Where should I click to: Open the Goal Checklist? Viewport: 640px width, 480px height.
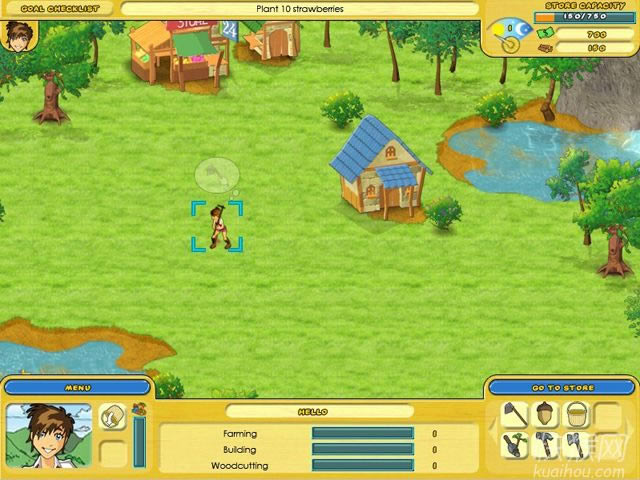58,8
